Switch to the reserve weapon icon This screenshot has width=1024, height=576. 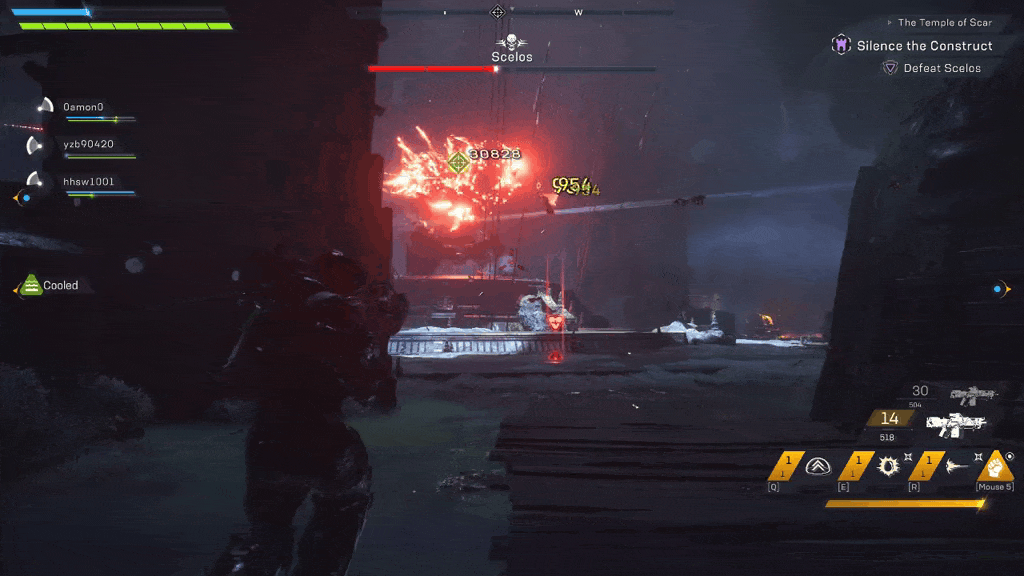click(x=973, y=395)
